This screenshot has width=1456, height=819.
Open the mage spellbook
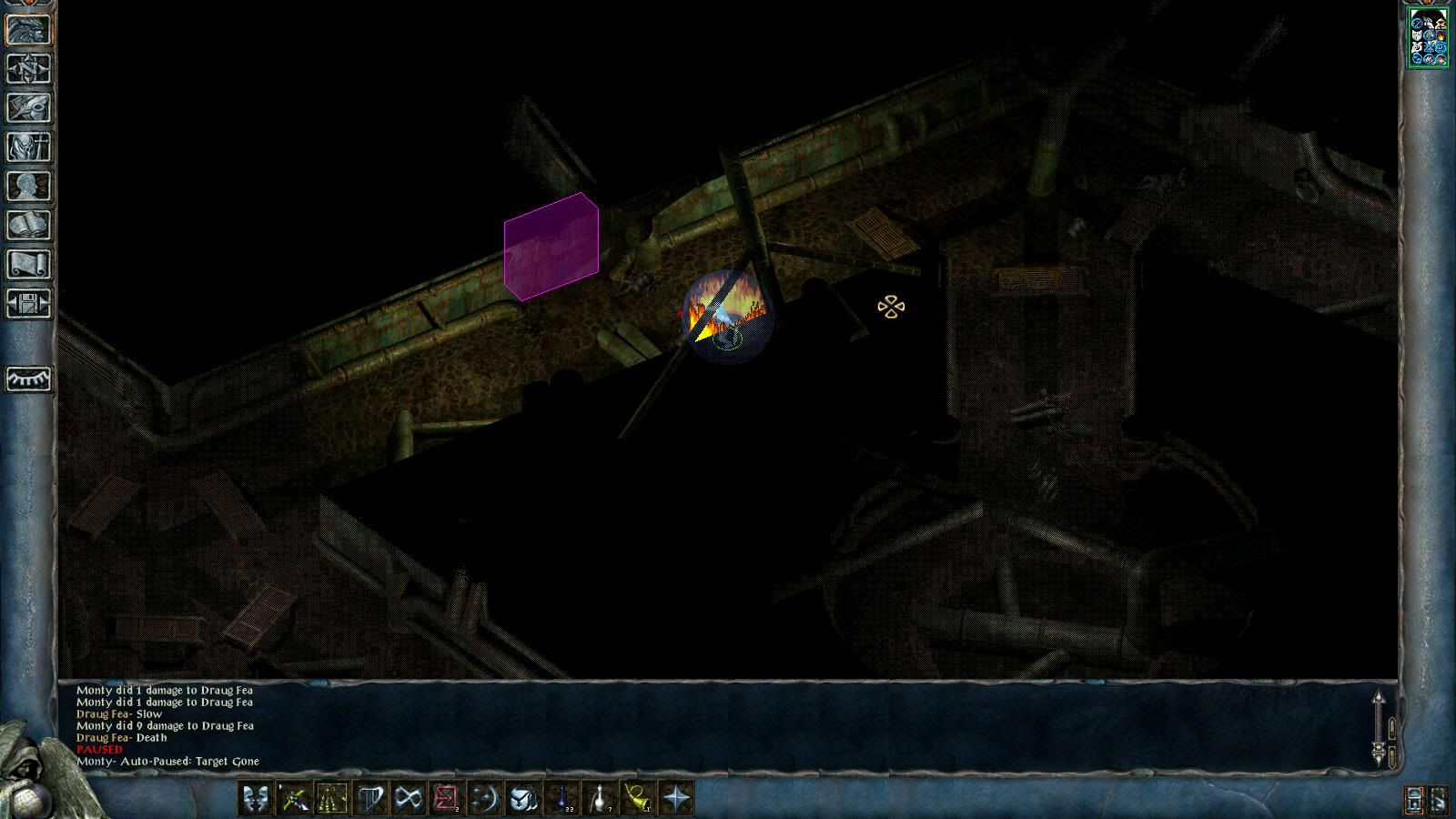pyautogui.click(x=29, y=226)
